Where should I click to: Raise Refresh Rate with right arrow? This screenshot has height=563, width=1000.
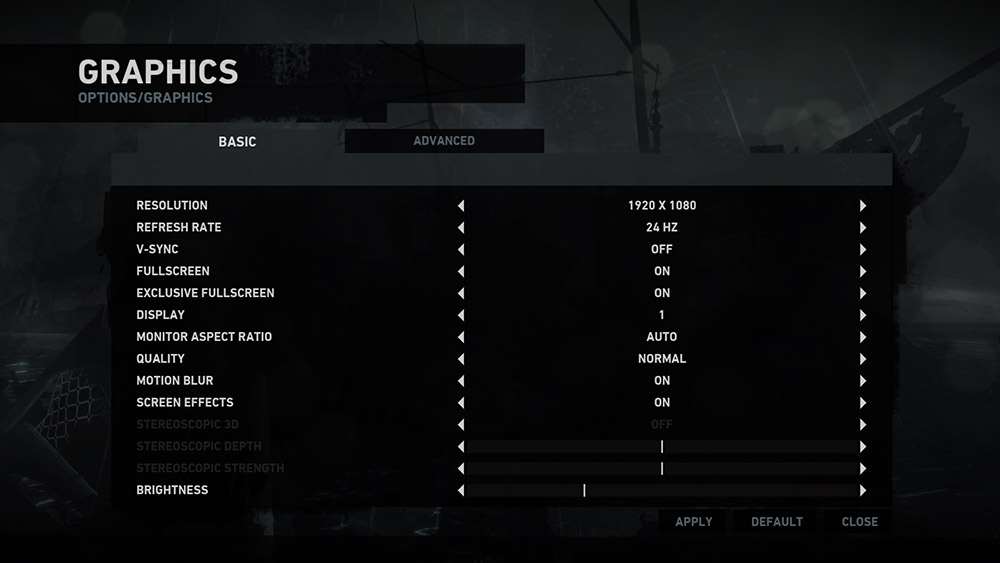tap(862, 228)
